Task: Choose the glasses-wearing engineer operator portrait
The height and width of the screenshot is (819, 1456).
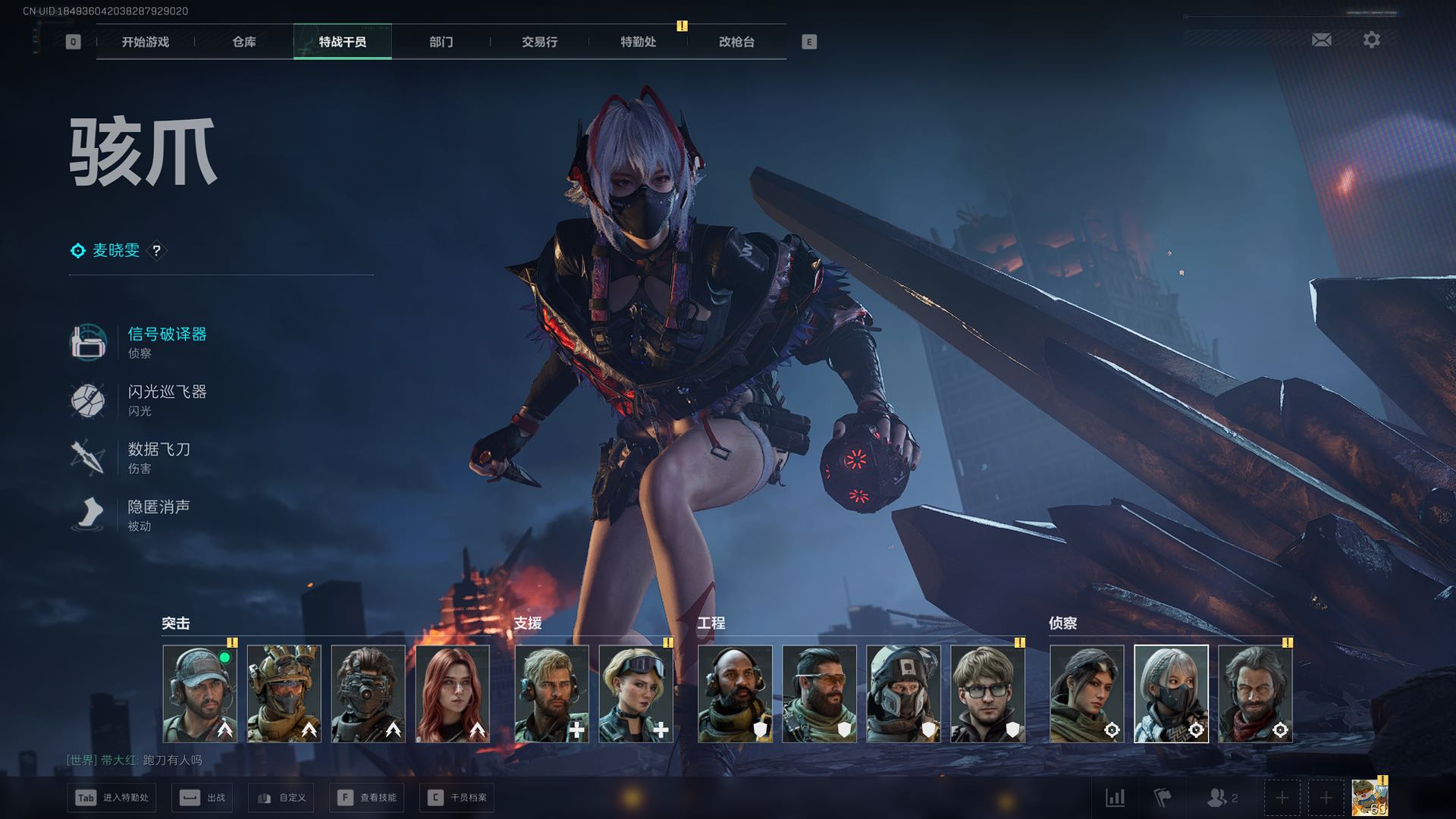Action: point(987,693)
